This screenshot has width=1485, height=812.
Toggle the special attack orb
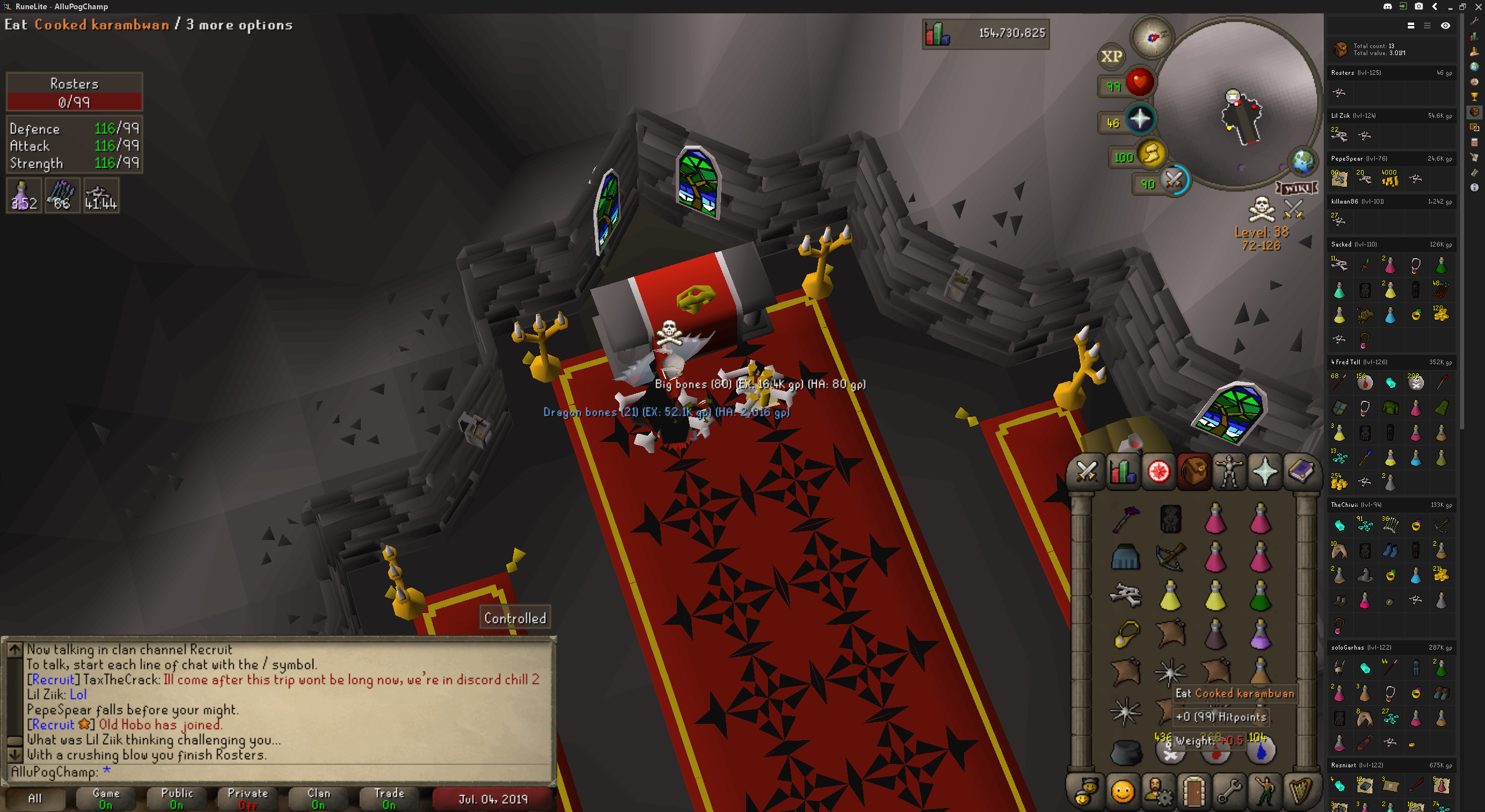(1174, 180)
